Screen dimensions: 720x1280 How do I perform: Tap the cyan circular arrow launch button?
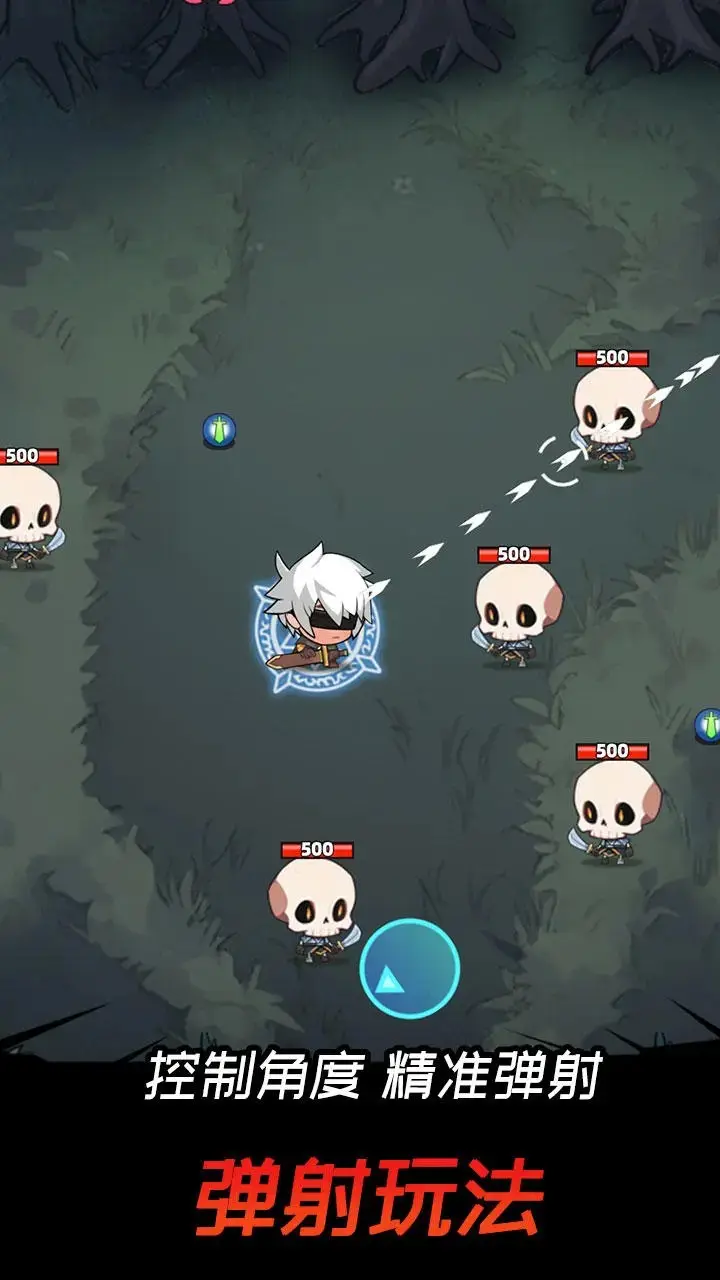coord(409,968)
